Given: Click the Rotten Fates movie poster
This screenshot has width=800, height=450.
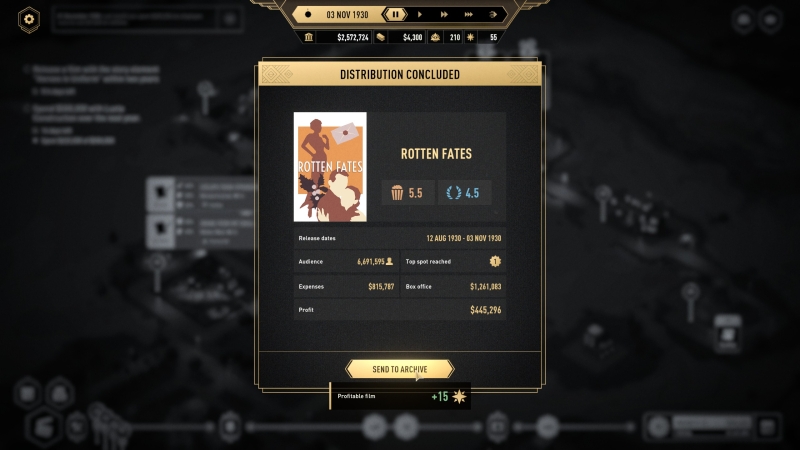Looking at the screenshot, I should click(x=330, y=166).
